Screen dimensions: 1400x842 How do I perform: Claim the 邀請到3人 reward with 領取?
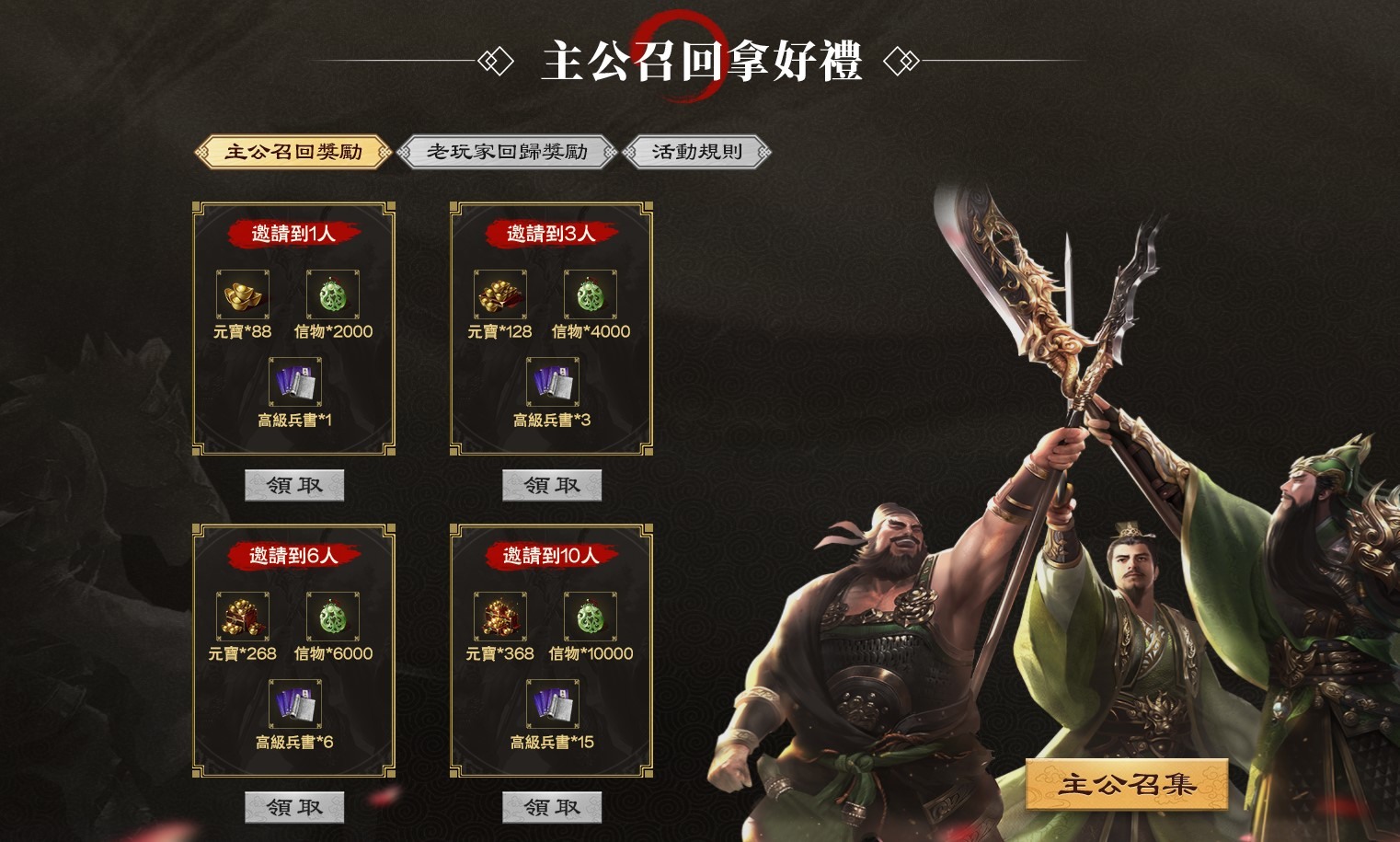[x=550, y=484]
